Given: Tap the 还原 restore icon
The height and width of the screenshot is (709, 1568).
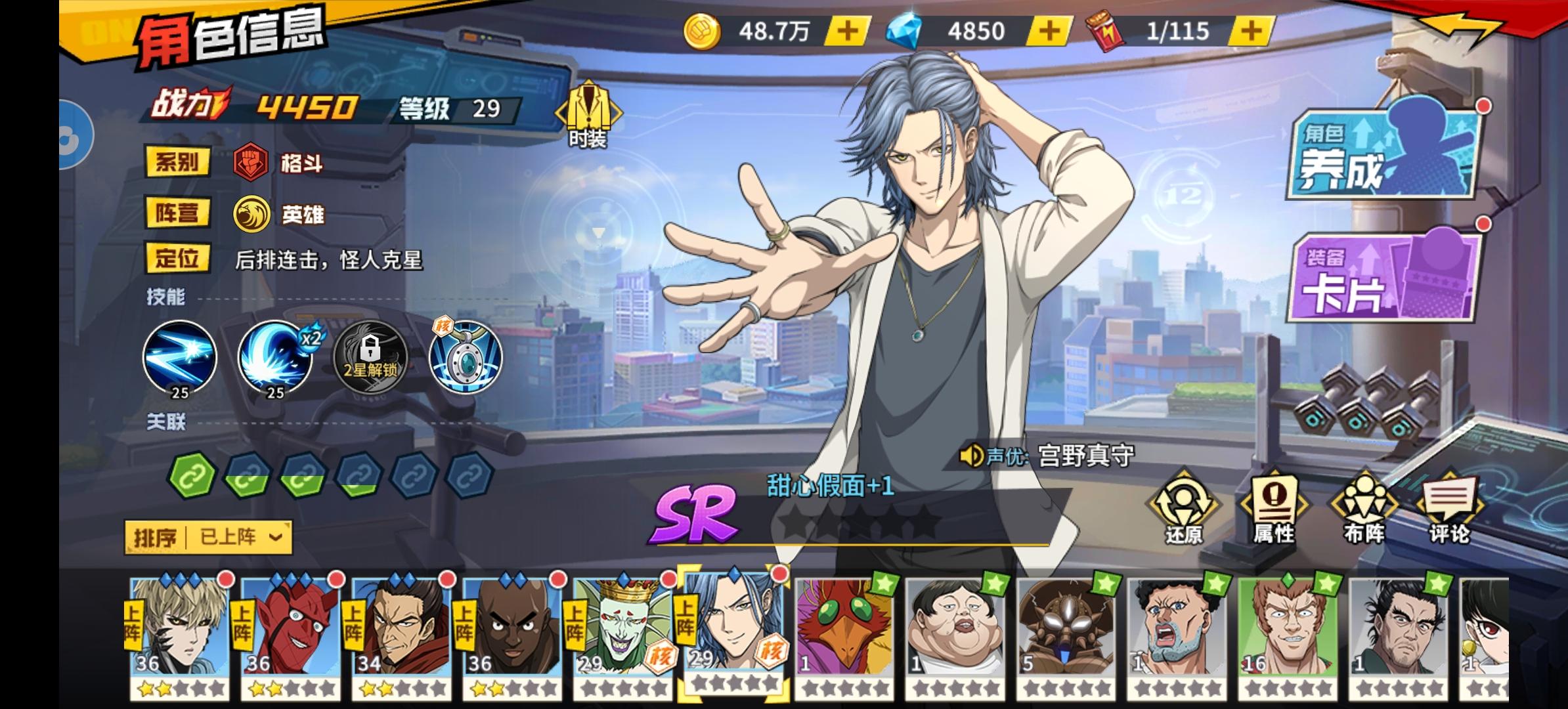Looking at the screenshot, I should pos(1183,509).
